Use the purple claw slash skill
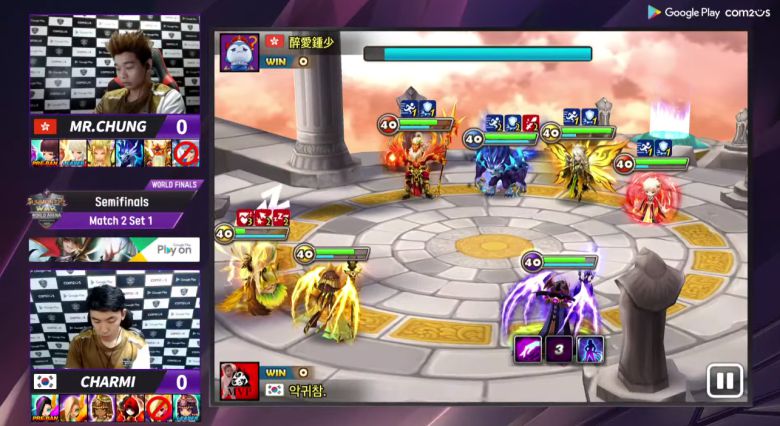 pyautogui.click(x=528, y=351)
